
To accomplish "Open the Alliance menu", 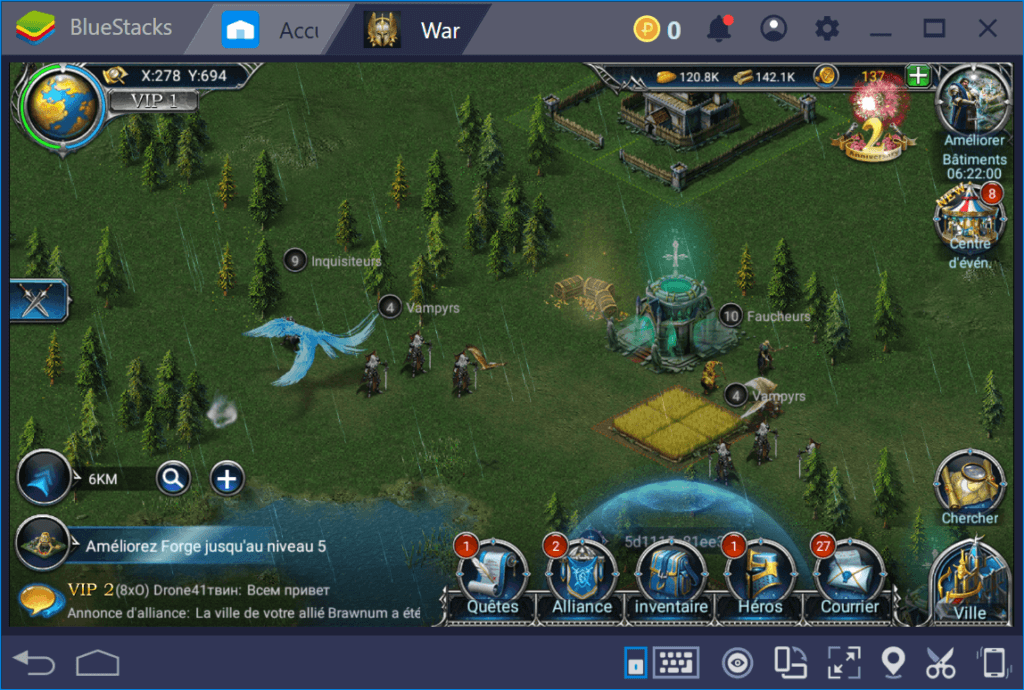I will point(582,579).
